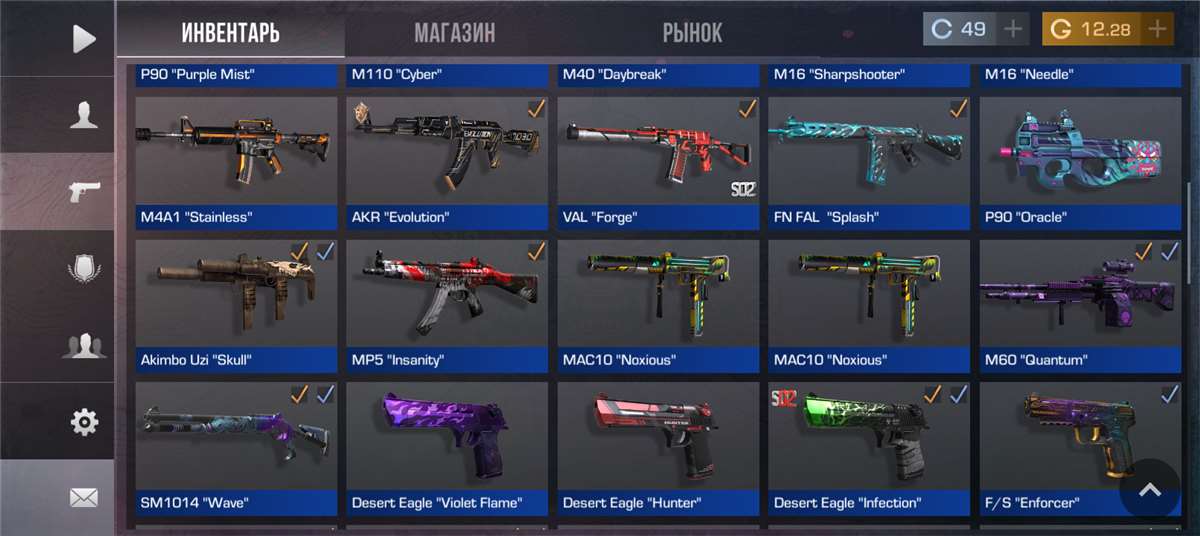Screen dimensions: 1200x536
Task: Open the friends group icon
Action: [84, 347]
